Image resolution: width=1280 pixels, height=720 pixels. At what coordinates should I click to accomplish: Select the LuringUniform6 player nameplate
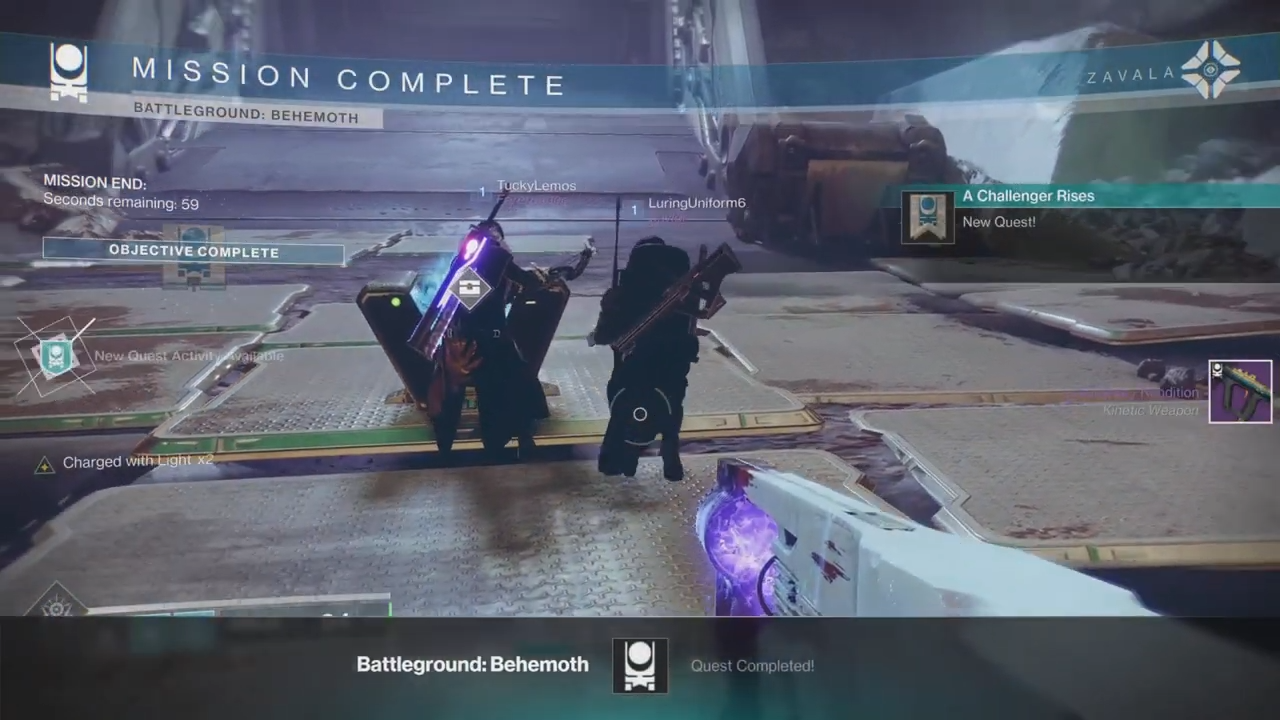pos(696,203)
